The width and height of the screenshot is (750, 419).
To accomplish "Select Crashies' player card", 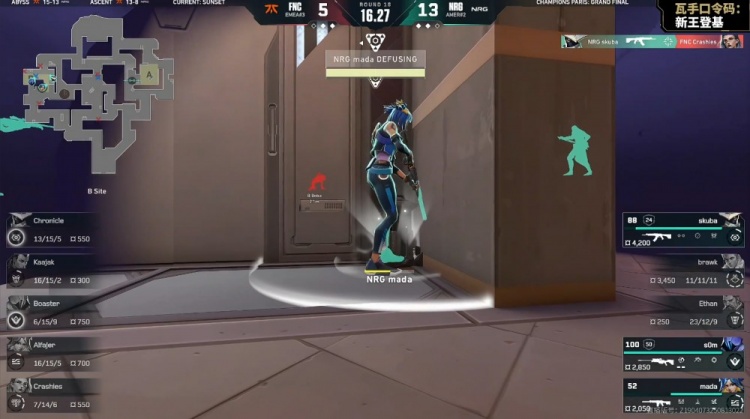I will point(52,394).
